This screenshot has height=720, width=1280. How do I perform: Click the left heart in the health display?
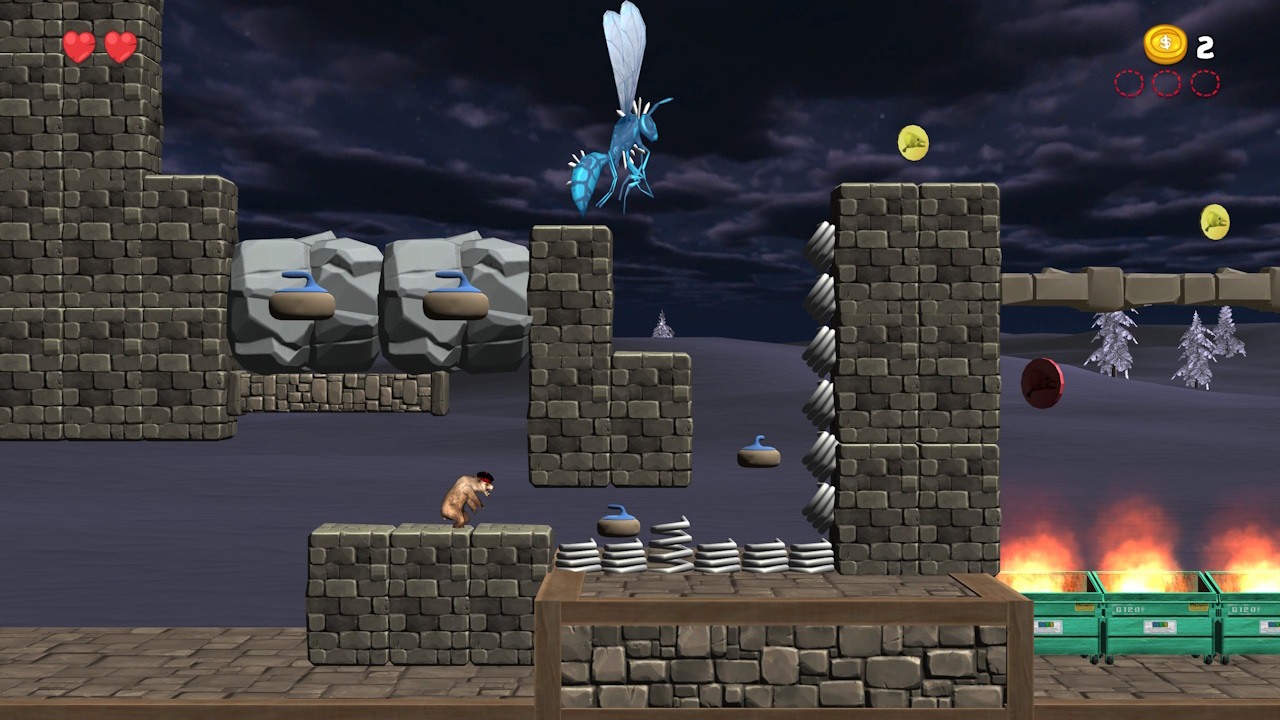(x=78, y=46)
